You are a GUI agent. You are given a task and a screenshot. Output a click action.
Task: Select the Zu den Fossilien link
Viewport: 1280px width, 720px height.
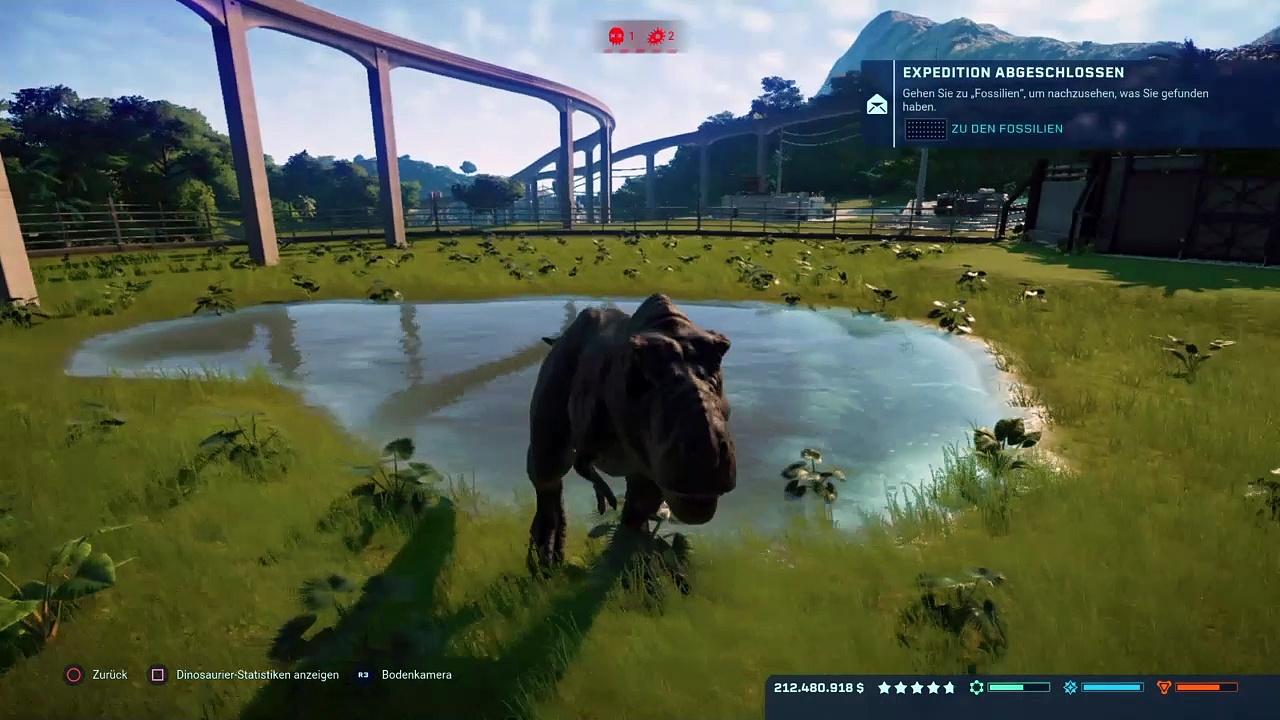pyautogui.click(x=1006, y=129)
